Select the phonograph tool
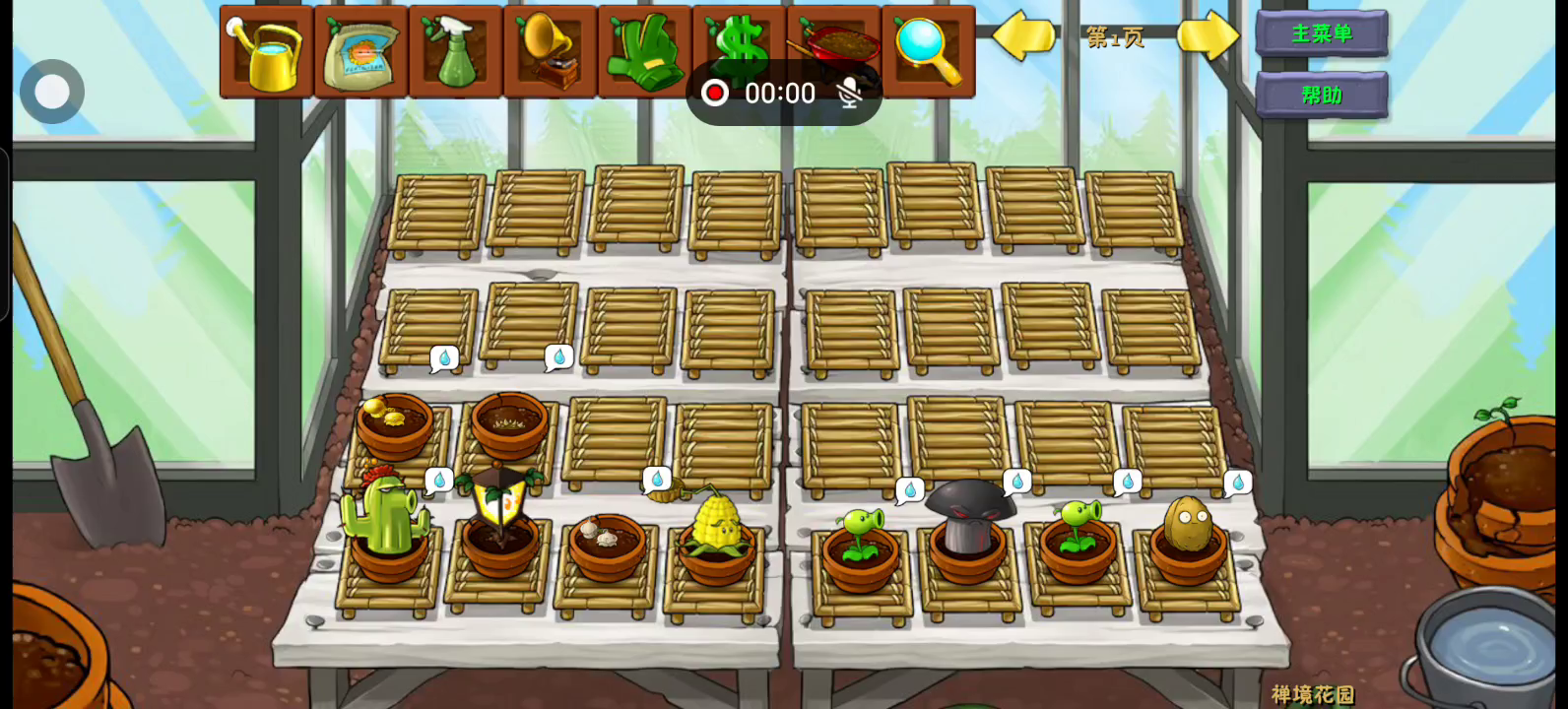The width and height of the screenshot is (1568, 709). pyautogui.click(x=550, y=51)
